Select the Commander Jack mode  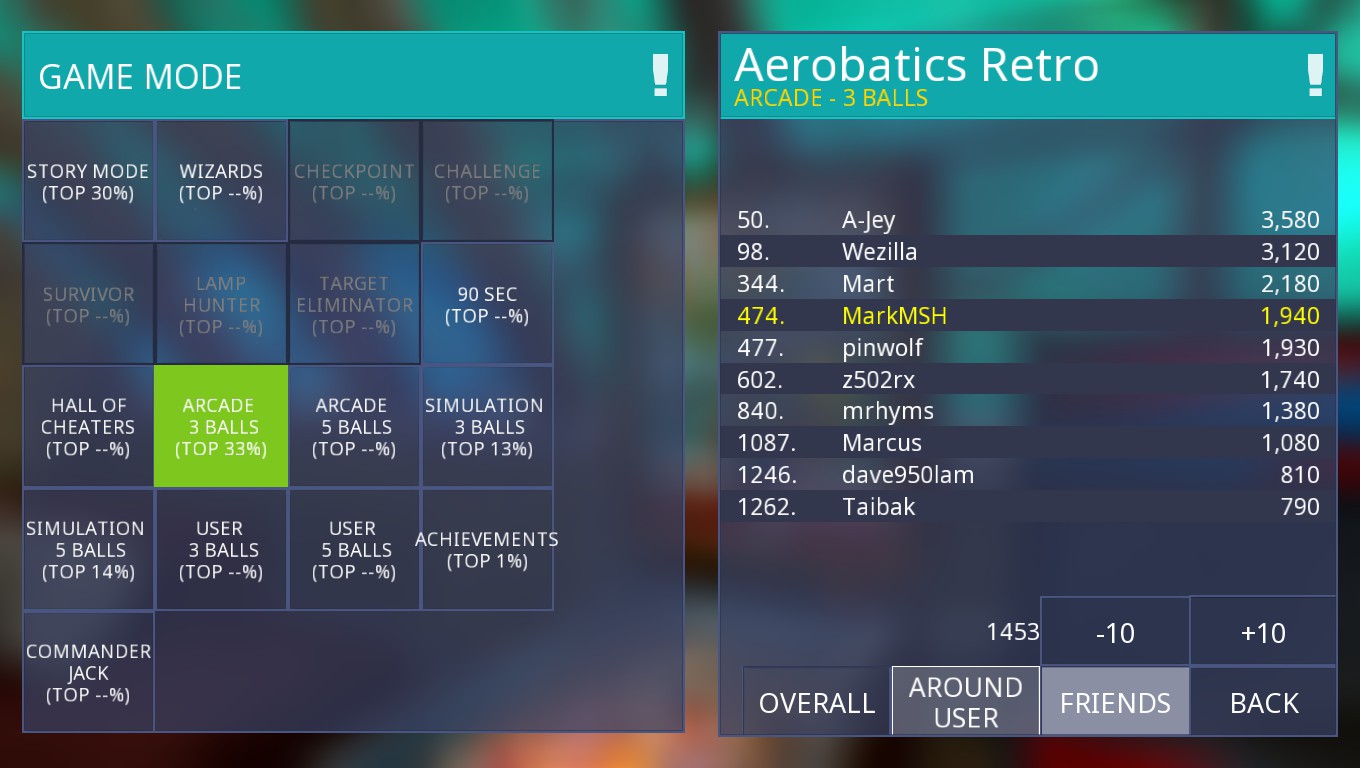88,672
